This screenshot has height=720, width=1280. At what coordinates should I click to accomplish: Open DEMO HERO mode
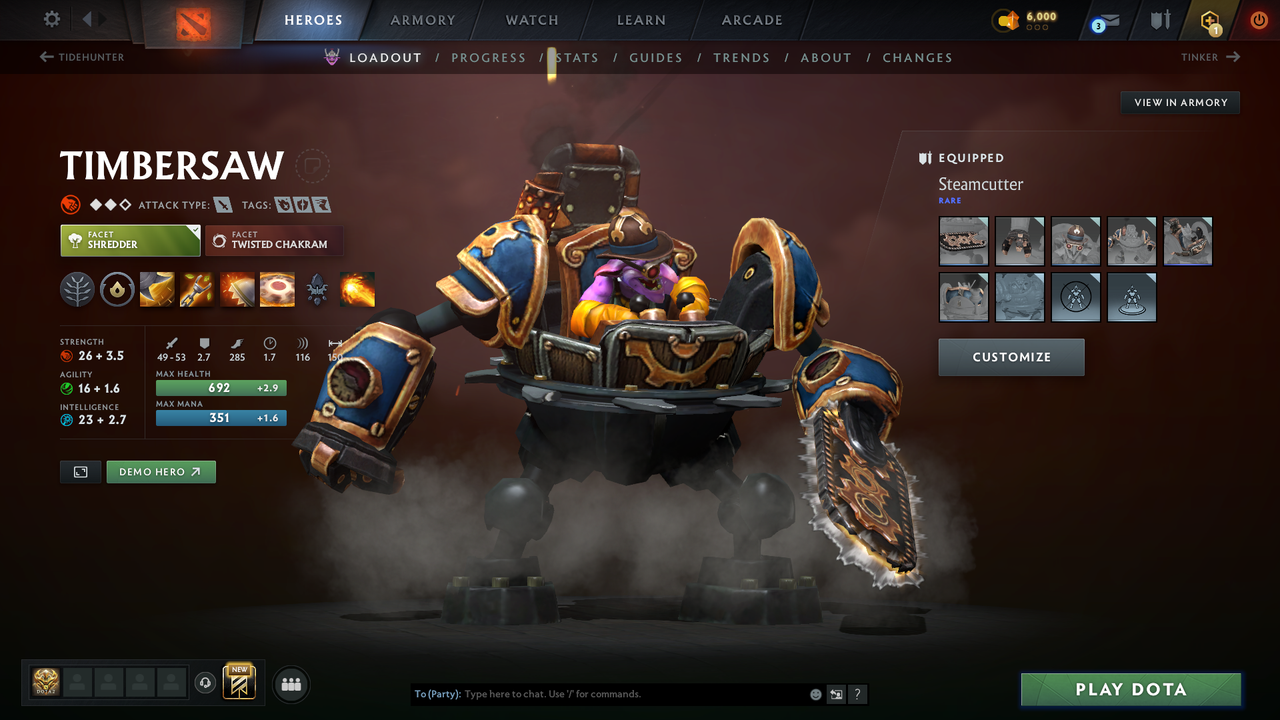pyautogui.click(x=160, y=471)
